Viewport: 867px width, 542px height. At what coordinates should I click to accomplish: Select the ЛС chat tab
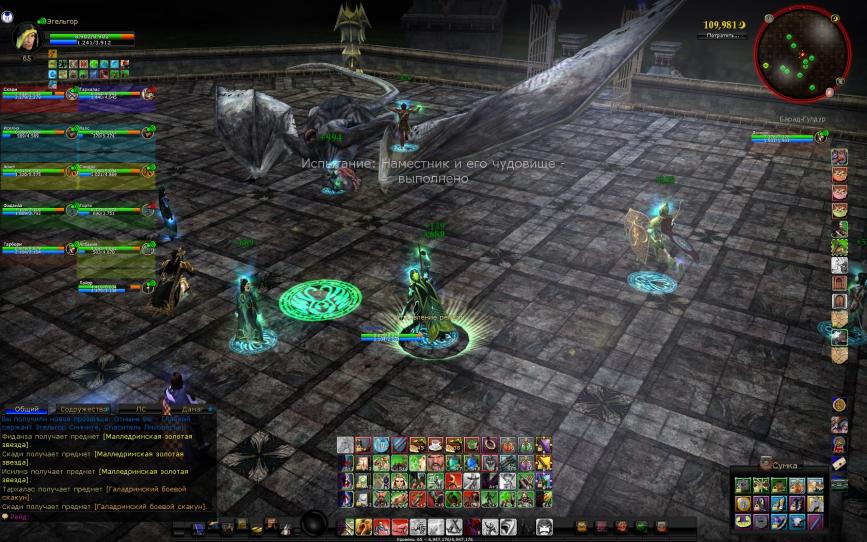click(139, 409)
